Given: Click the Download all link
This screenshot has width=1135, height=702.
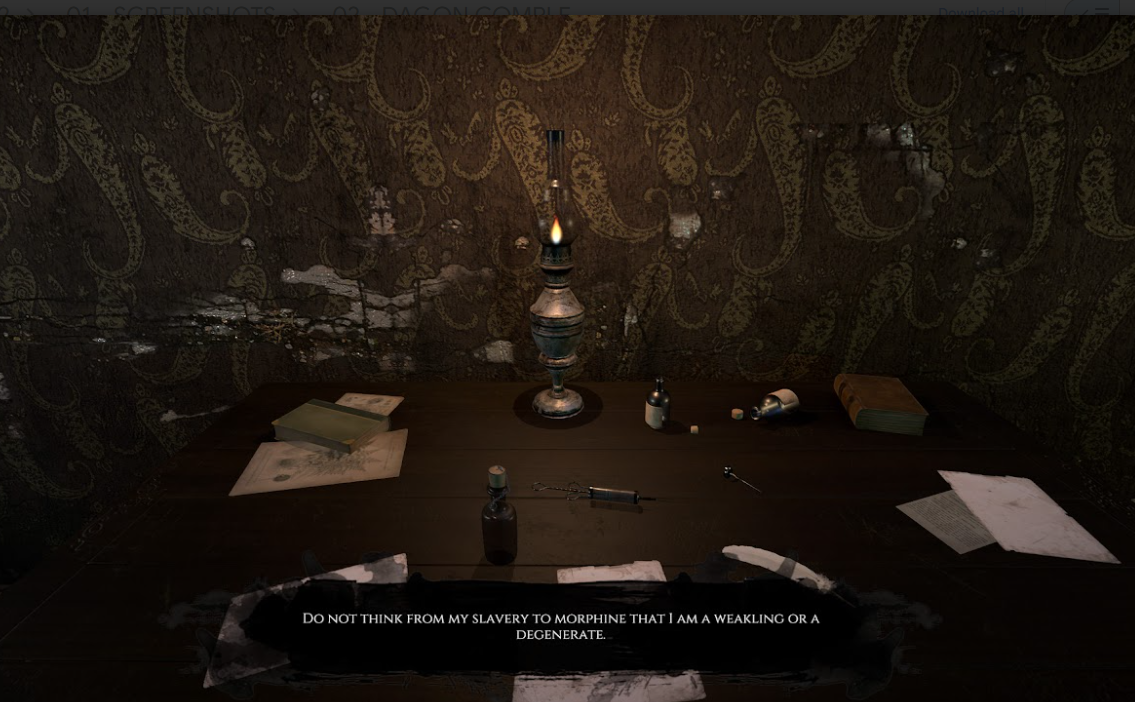Looking at the screenshot, I should click(x=980, y=12).
